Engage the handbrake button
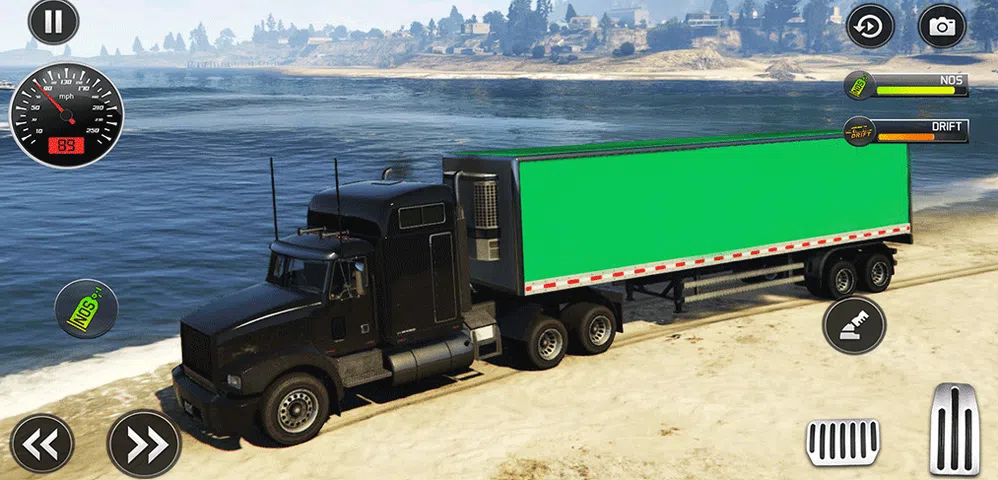The image size is (998, 480). pos(855,326)
